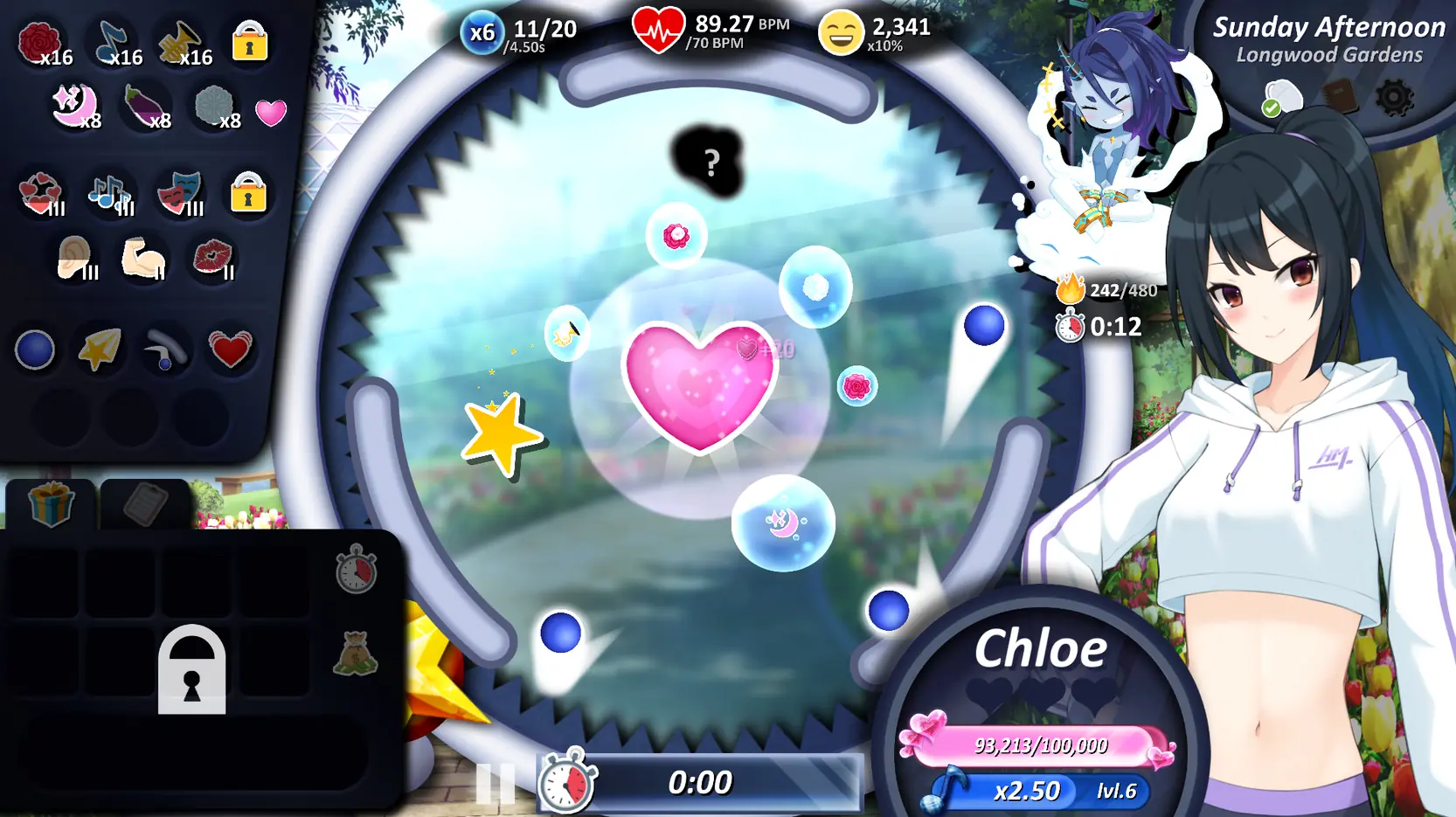Select the ear trait icon
The height and width of the screenshot is (817, 1456).
click(x=75, y=259)
